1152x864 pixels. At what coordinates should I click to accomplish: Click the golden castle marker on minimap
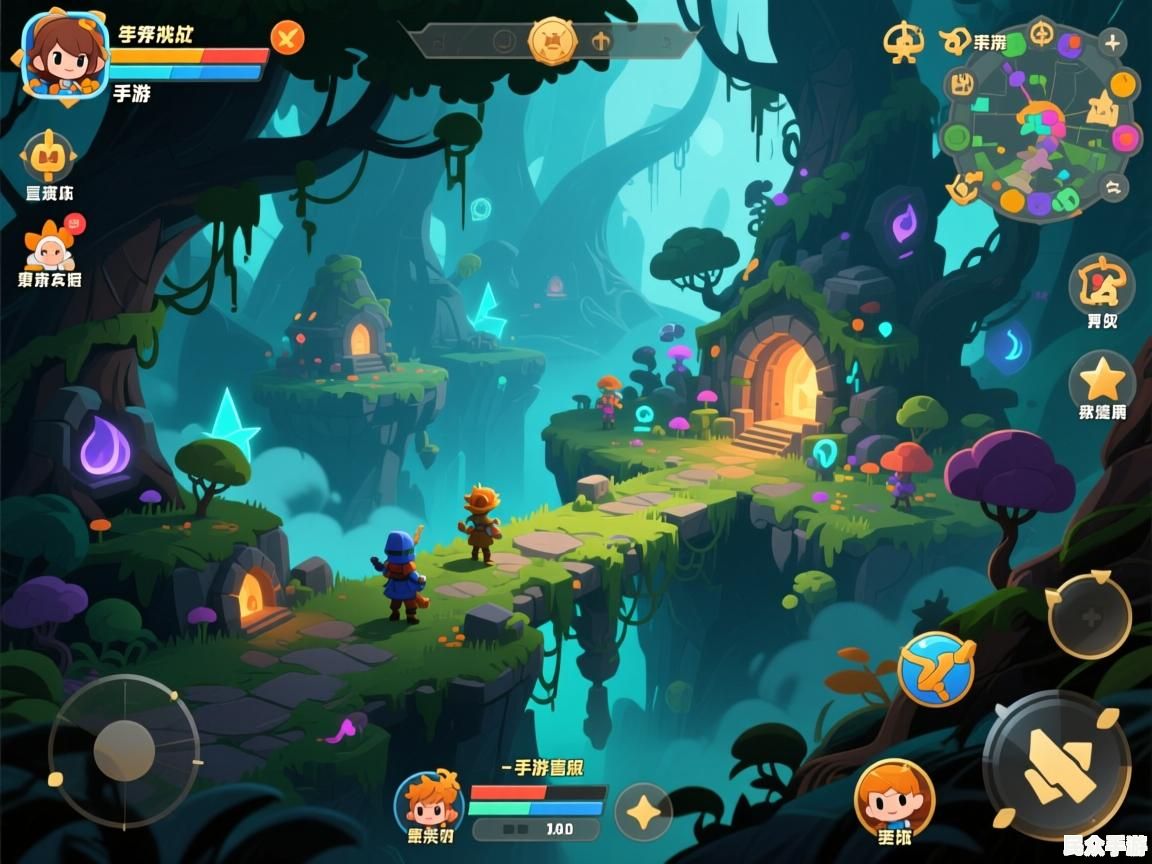coord(1101,107)
